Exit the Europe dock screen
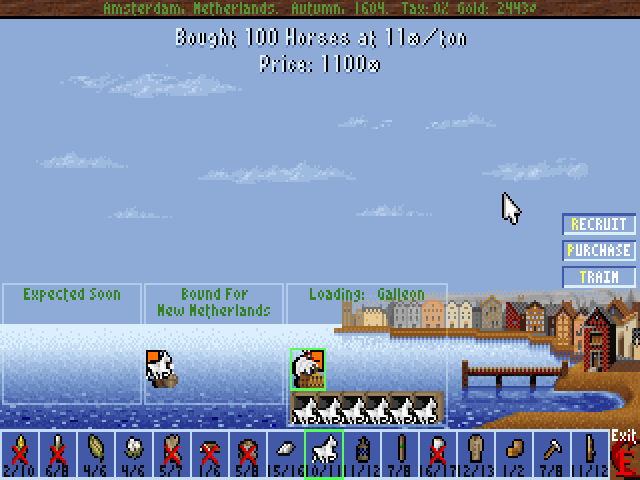Viewport: 640px width, 480px height. pyautogui.click(x=625, y=456)
